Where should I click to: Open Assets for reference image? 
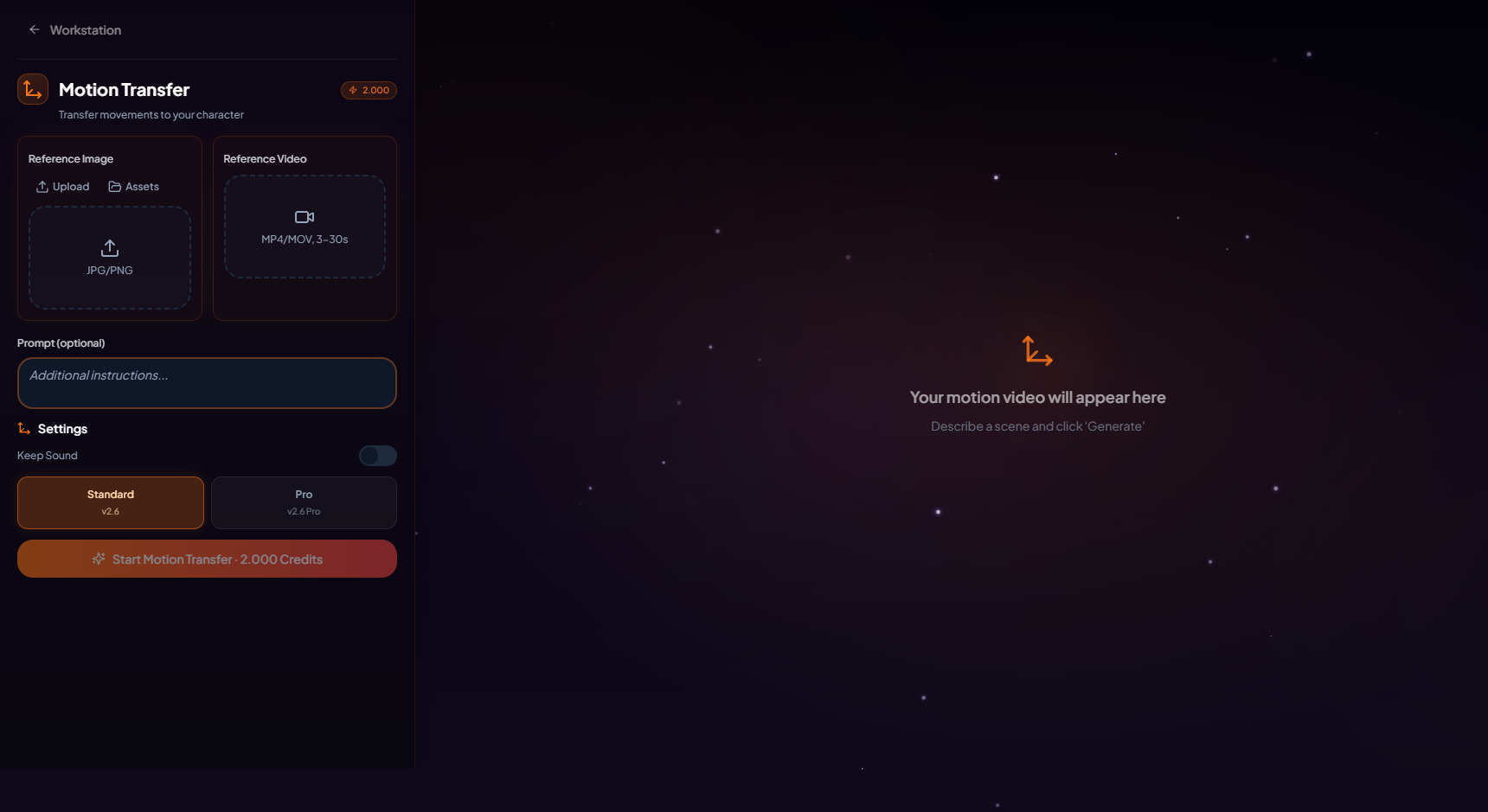(x=133, y=187)
